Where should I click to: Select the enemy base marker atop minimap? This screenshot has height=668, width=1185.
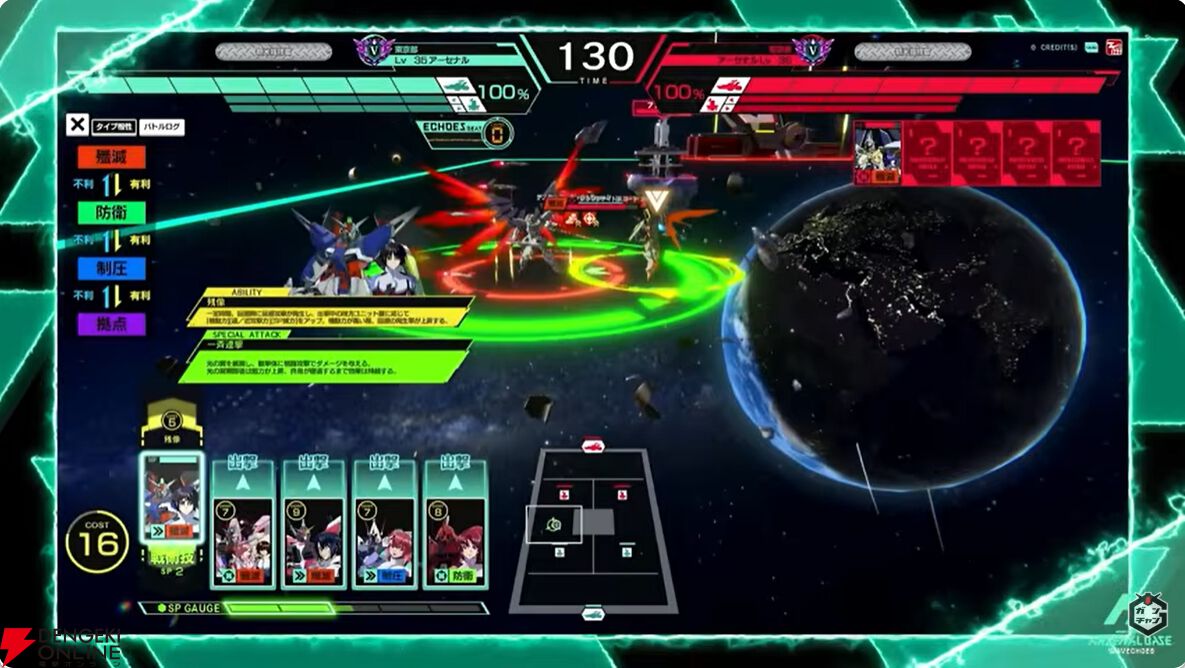click(x=593, y=446)
